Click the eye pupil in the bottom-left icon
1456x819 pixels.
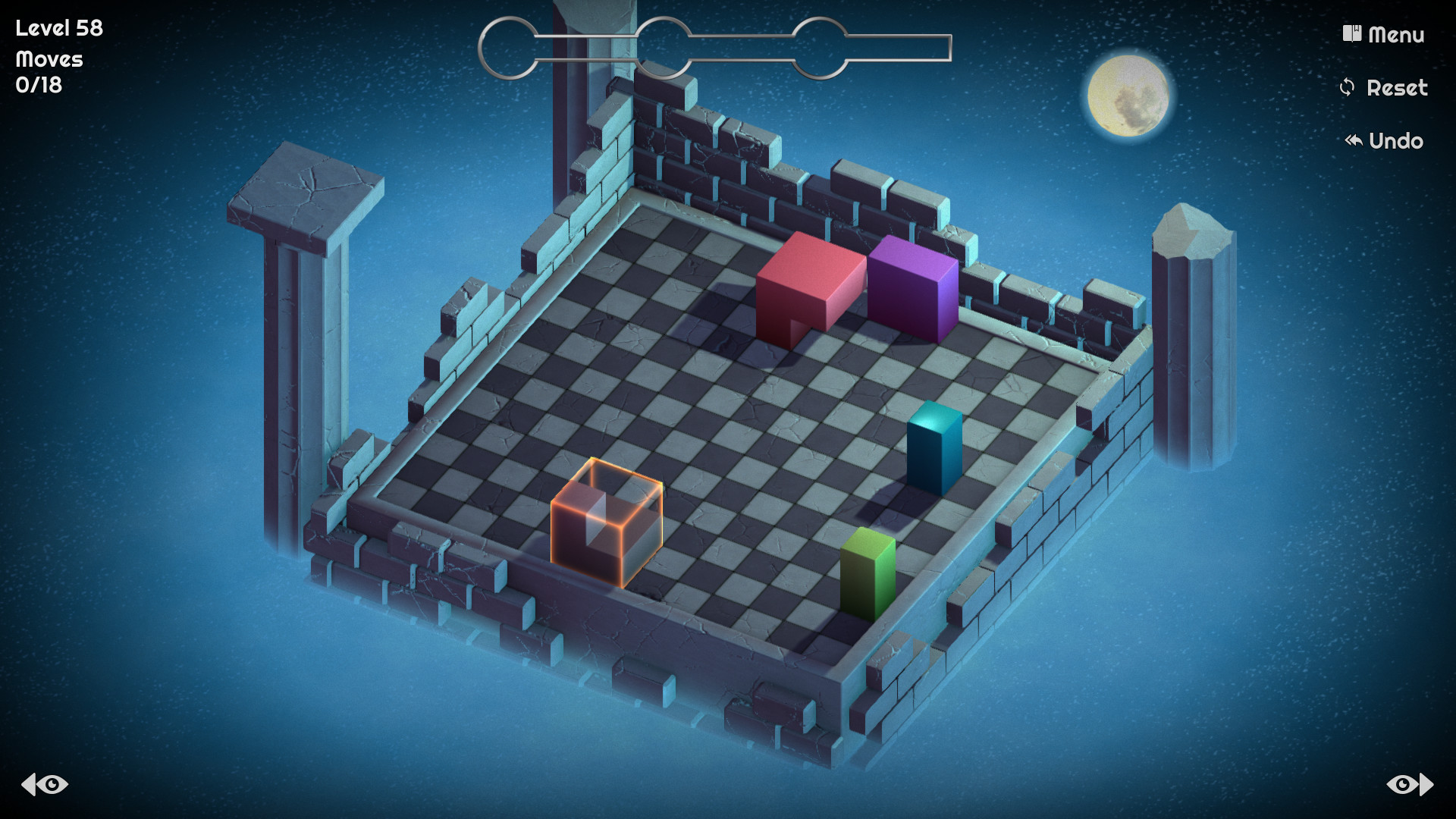tap(53, 785)
